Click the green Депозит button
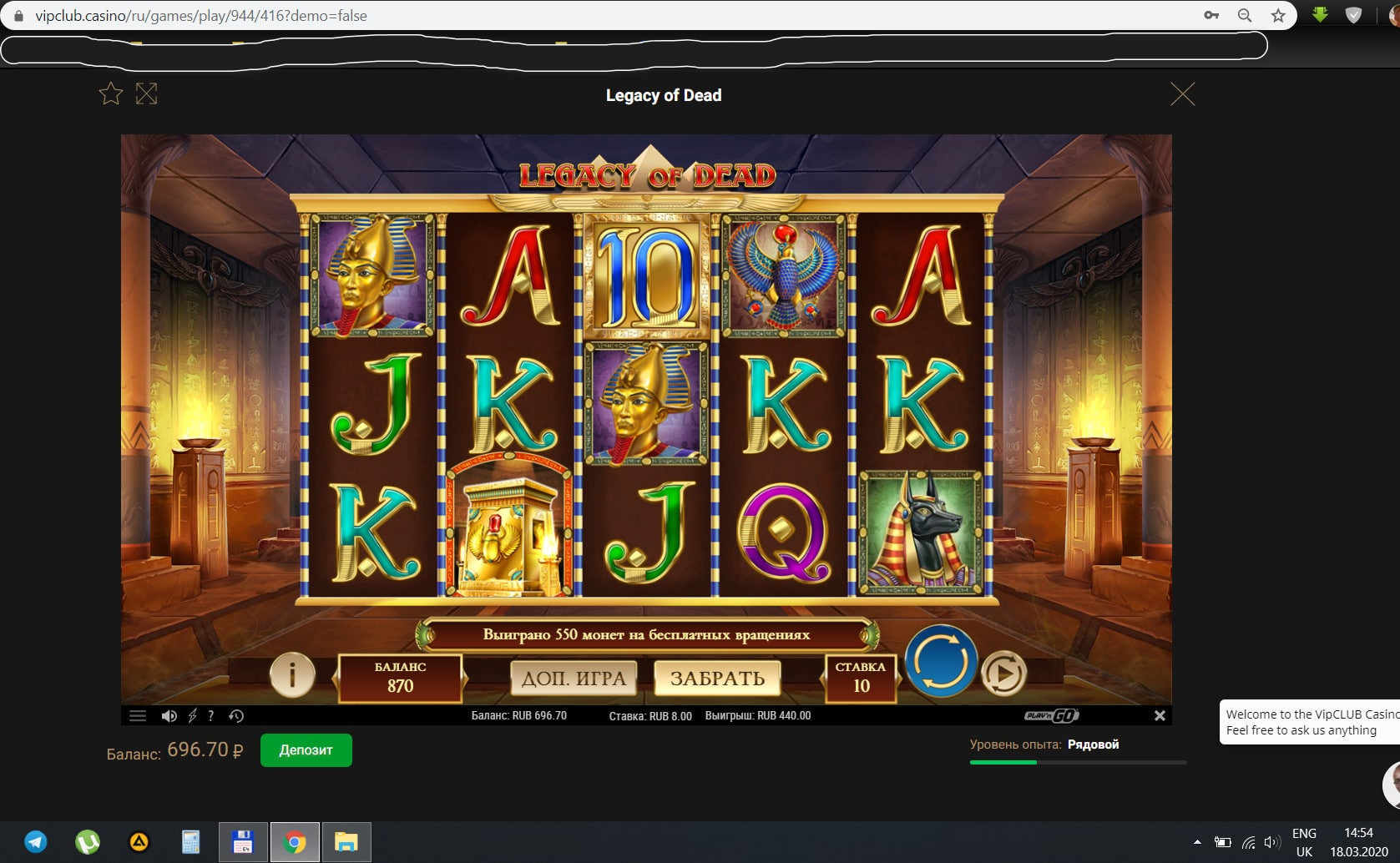Viewport: 1400px width, 863px height. click(306, 750)
